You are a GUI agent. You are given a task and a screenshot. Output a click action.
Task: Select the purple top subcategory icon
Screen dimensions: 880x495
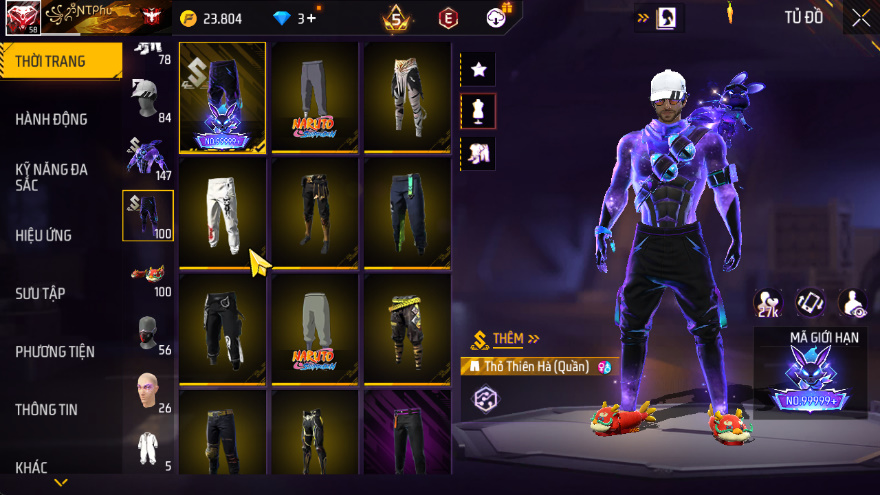(x=147, y=157)
